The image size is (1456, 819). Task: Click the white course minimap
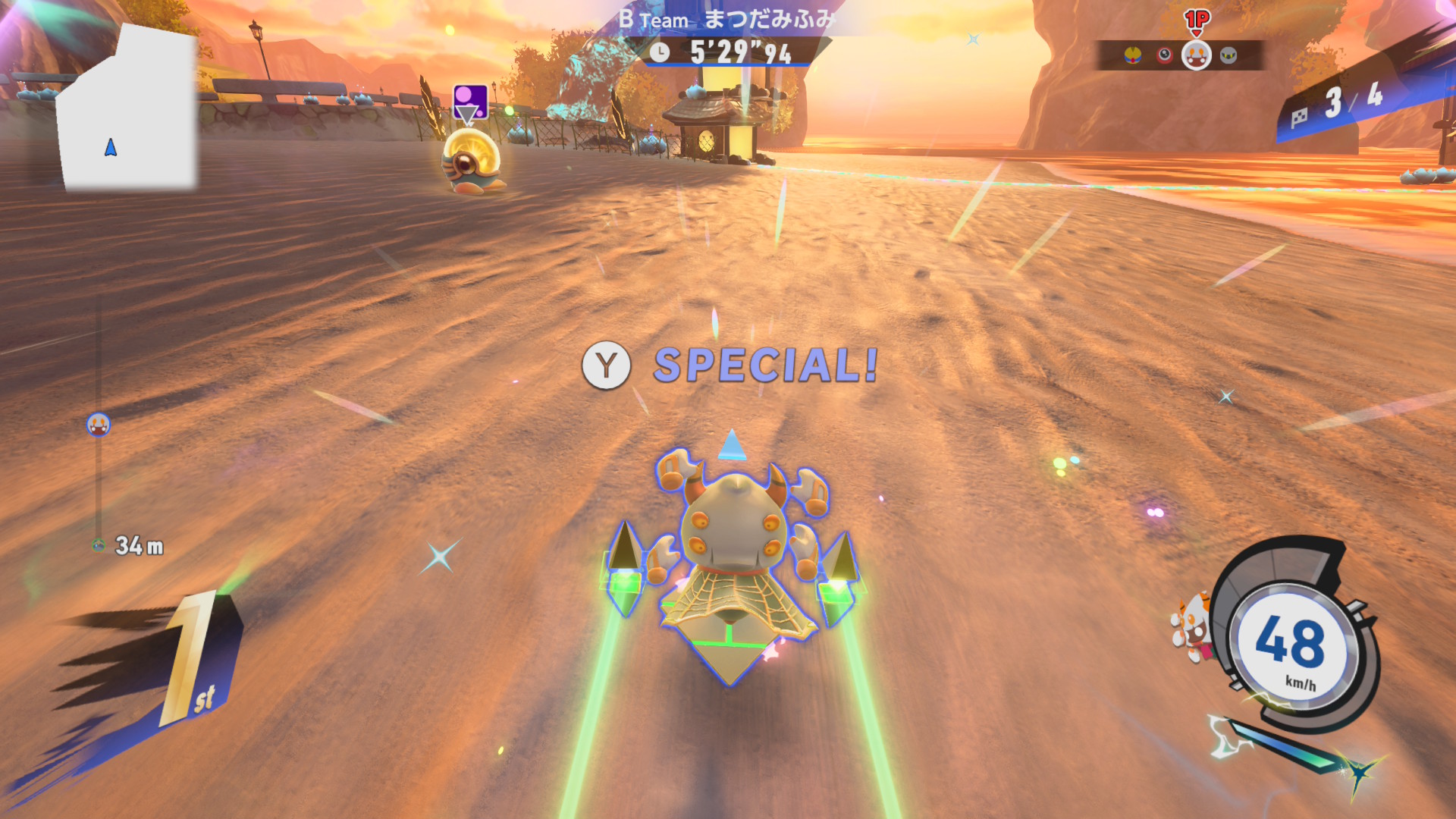click(x=127, y=110)
